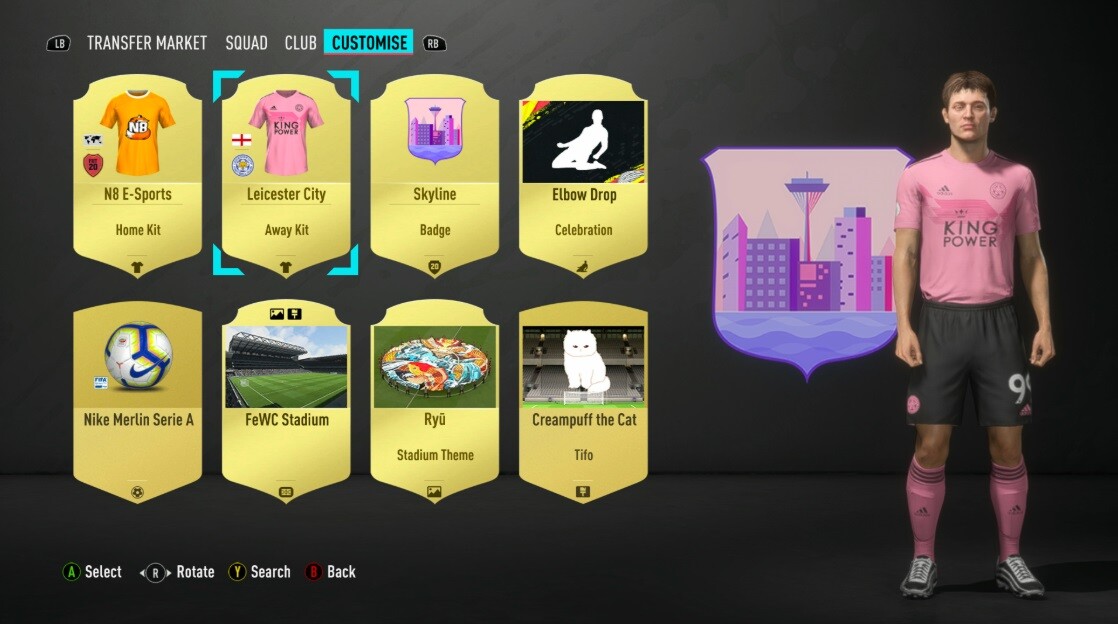Select the Creampuff the Cat Tifo card

[x=583, y=400]
